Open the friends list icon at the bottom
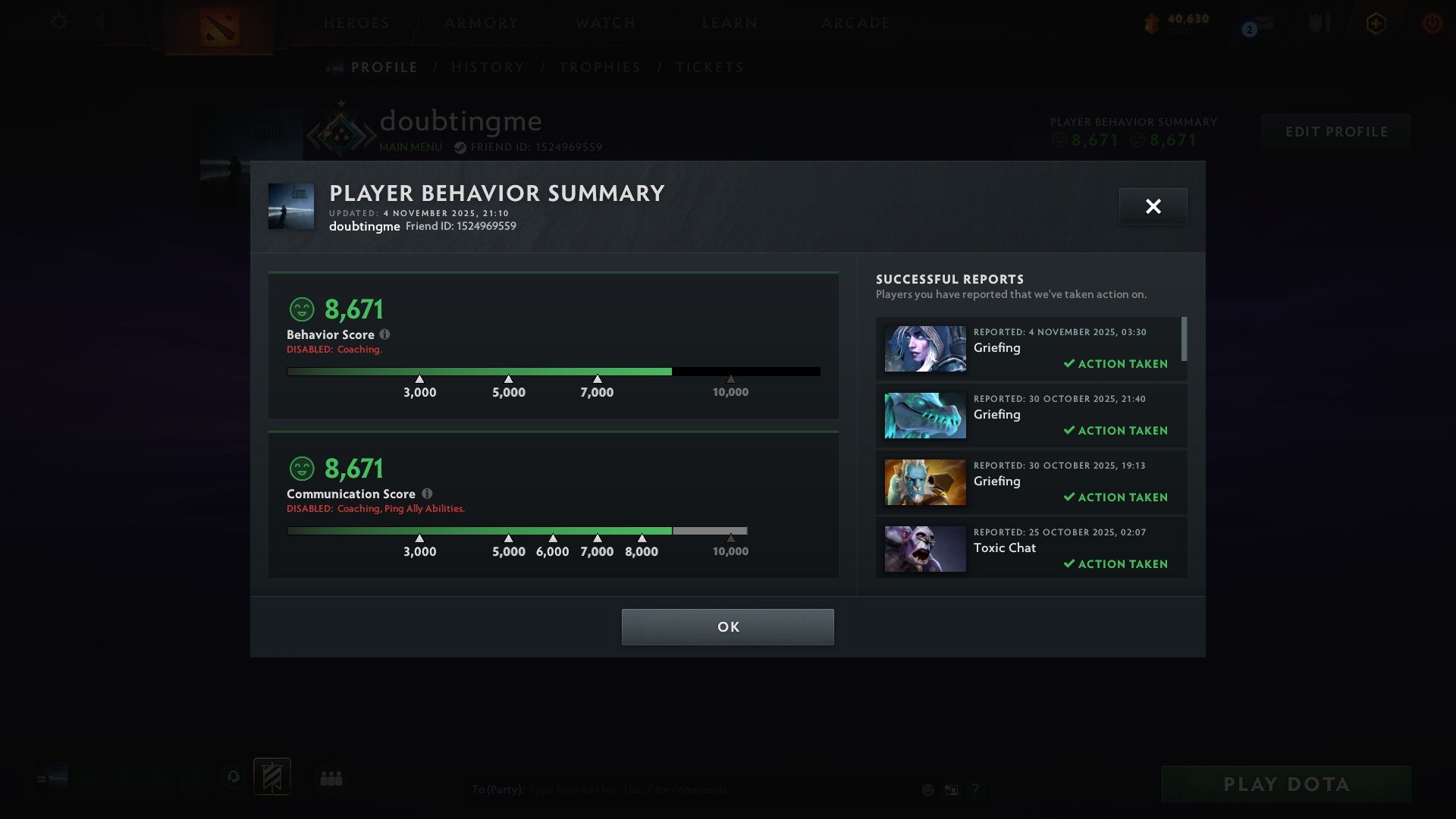 coord(331,777)
